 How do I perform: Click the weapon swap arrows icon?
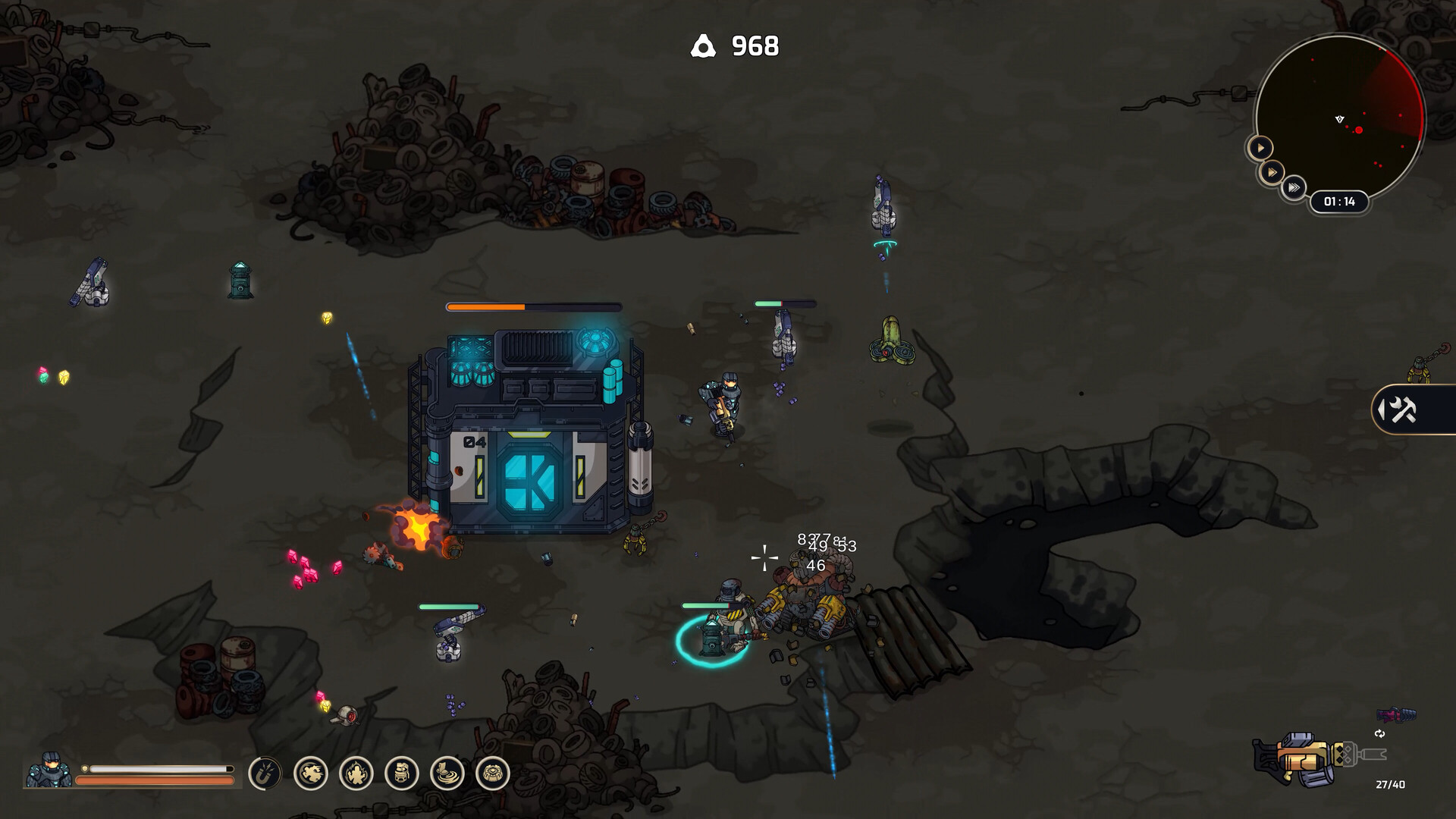pos(1379,734)
